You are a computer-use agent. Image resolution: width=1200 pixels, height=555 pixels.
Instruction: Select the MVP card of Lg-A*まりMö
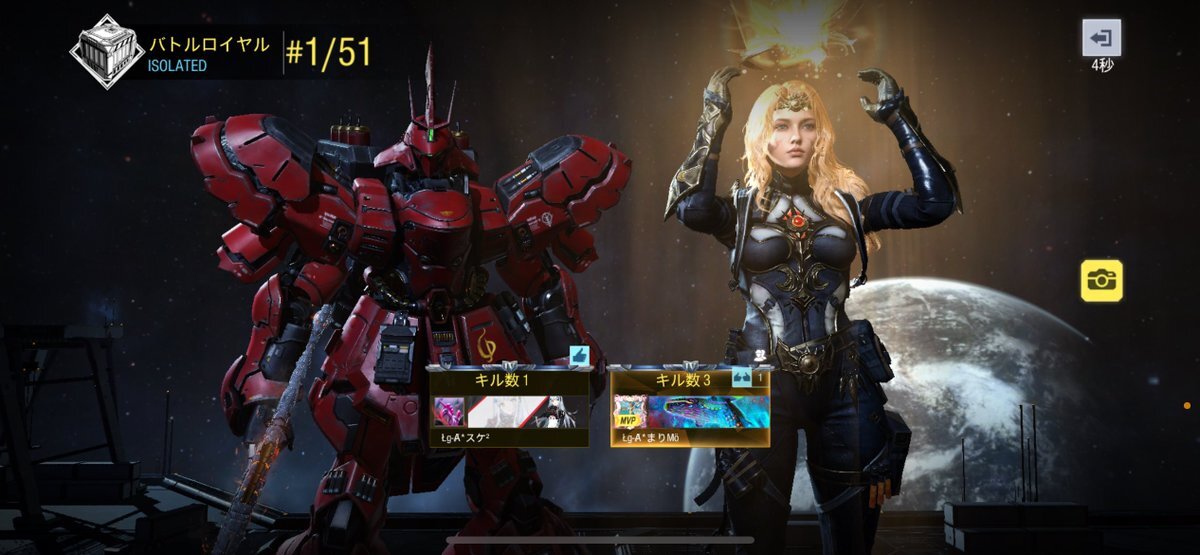tap(690, 405)
